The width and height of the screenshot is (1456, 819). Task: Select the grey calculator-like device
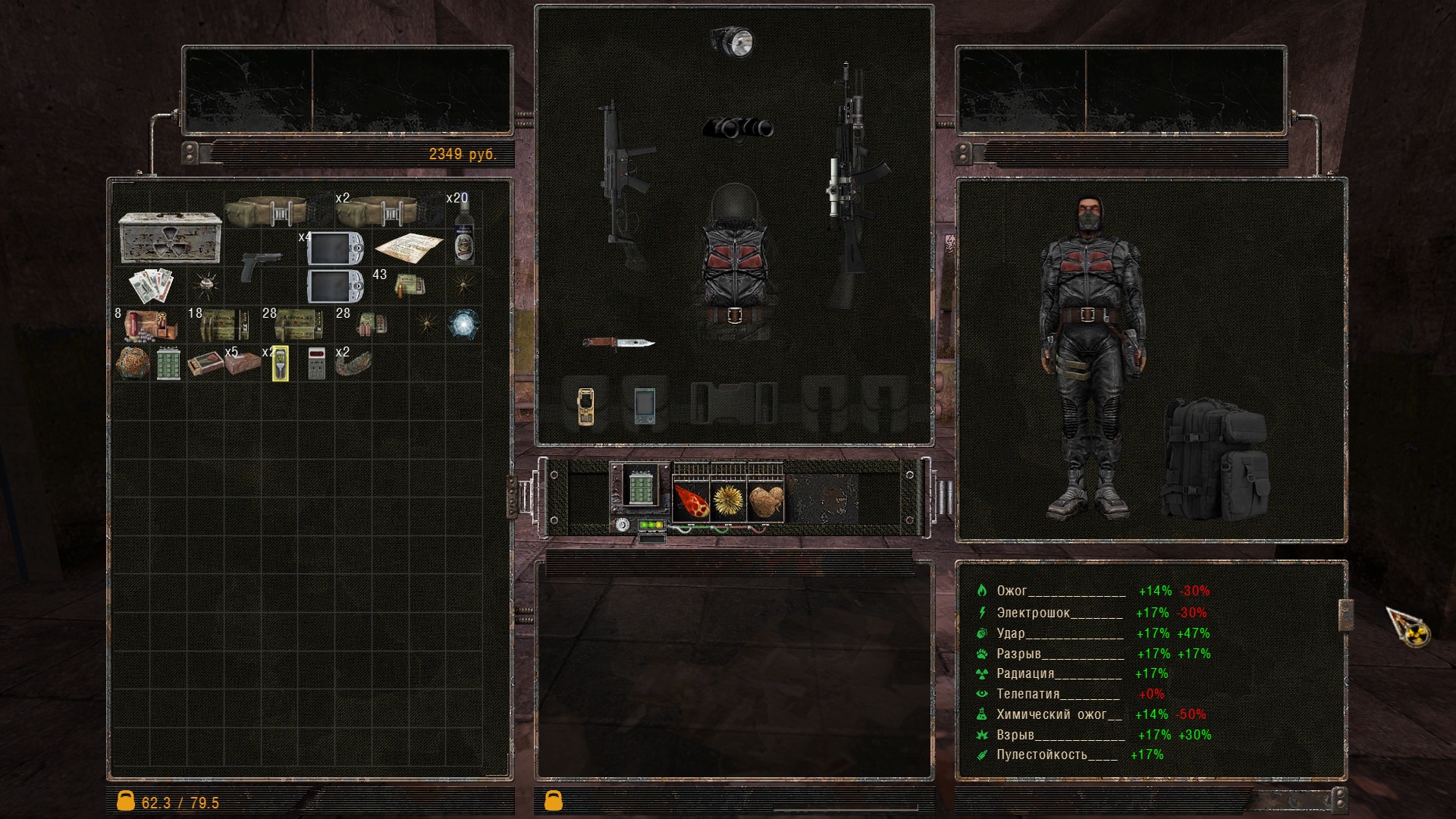[317, 363]
